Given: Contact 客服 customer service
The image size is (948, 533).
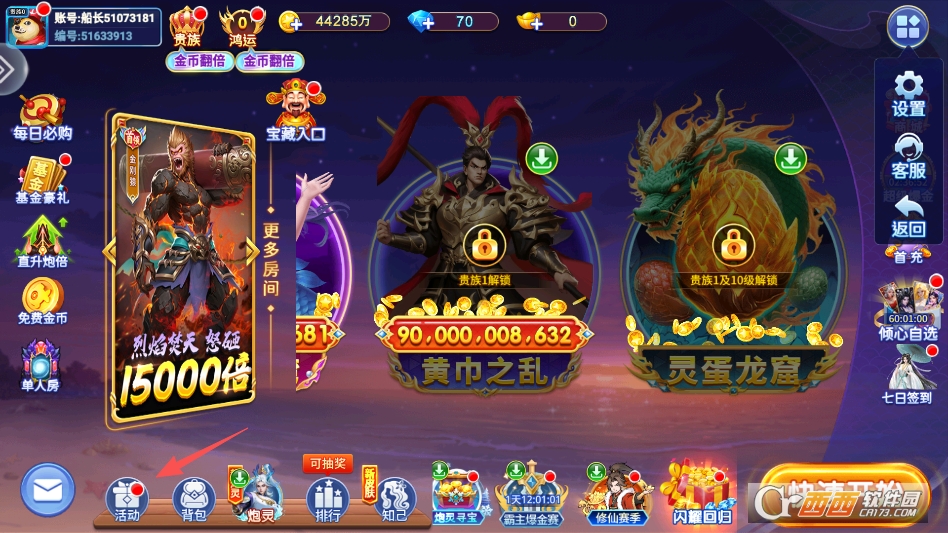Looking at the screenshot, I should [908, 156].
